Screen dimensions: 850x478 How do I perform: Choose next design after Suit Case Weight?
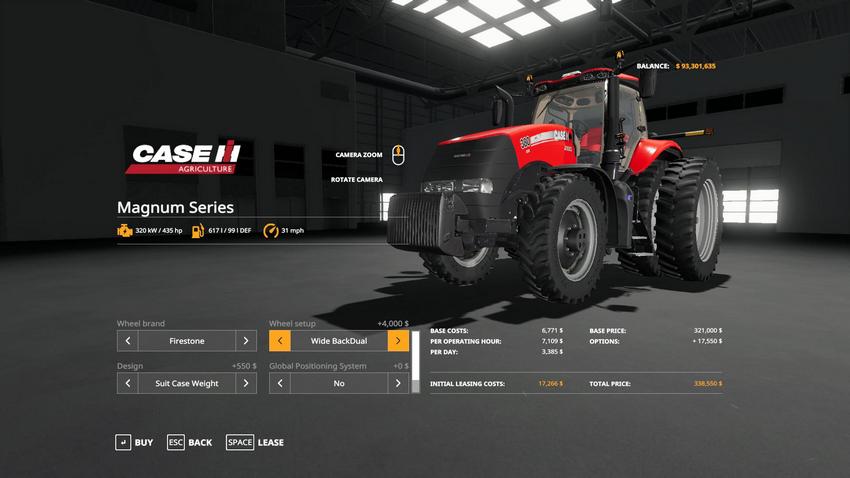click(246, 383)
